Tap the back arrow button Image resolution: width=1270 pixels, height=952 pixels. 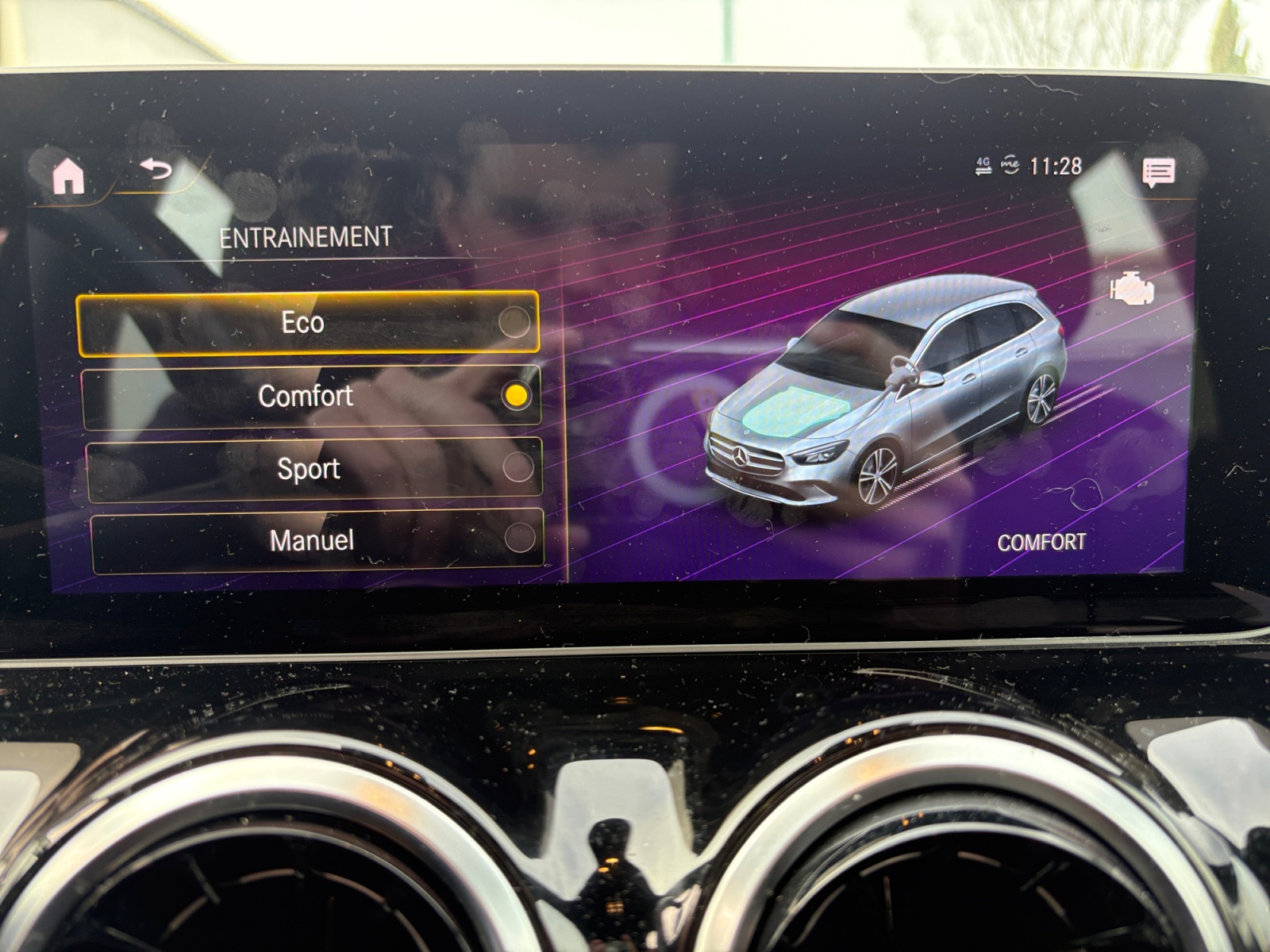click(156, 169)
